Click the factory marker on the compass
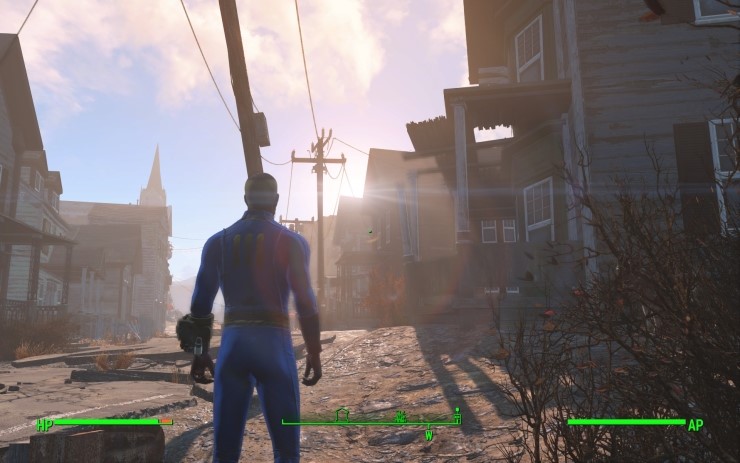 401,415
